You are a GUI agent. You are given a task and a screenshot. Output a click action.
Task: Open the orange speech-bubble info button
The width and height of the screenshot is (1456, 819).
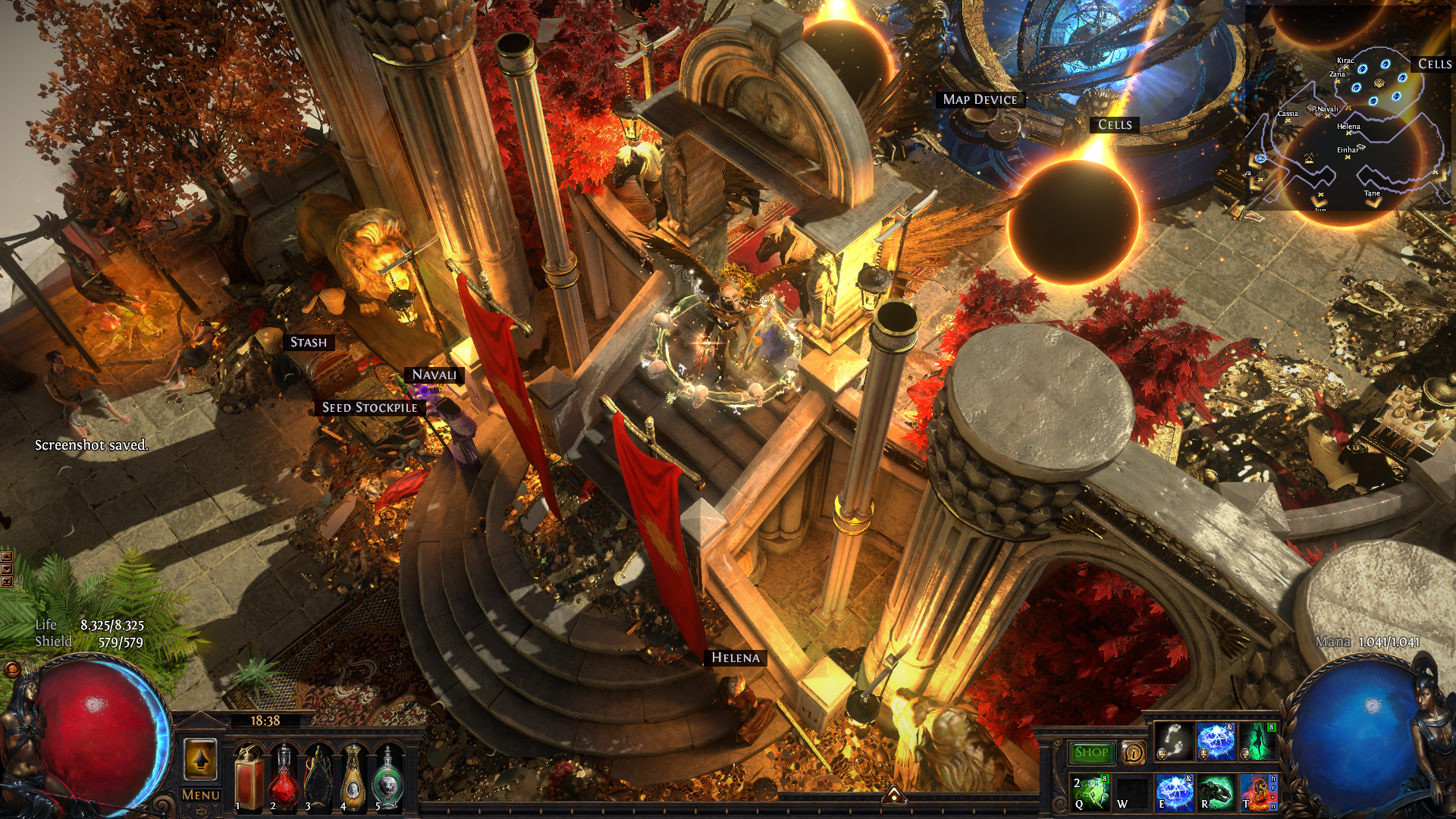(x=1133, y=752)
